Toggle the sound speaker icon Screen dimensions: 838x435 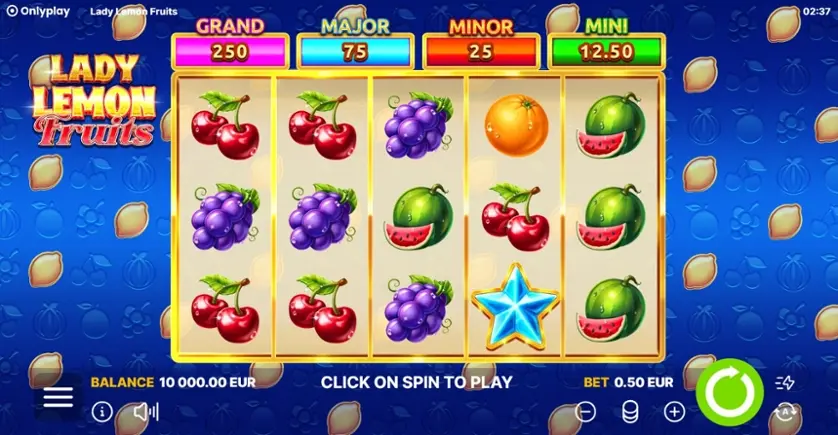pyautogui.click(x=146, y=411)
